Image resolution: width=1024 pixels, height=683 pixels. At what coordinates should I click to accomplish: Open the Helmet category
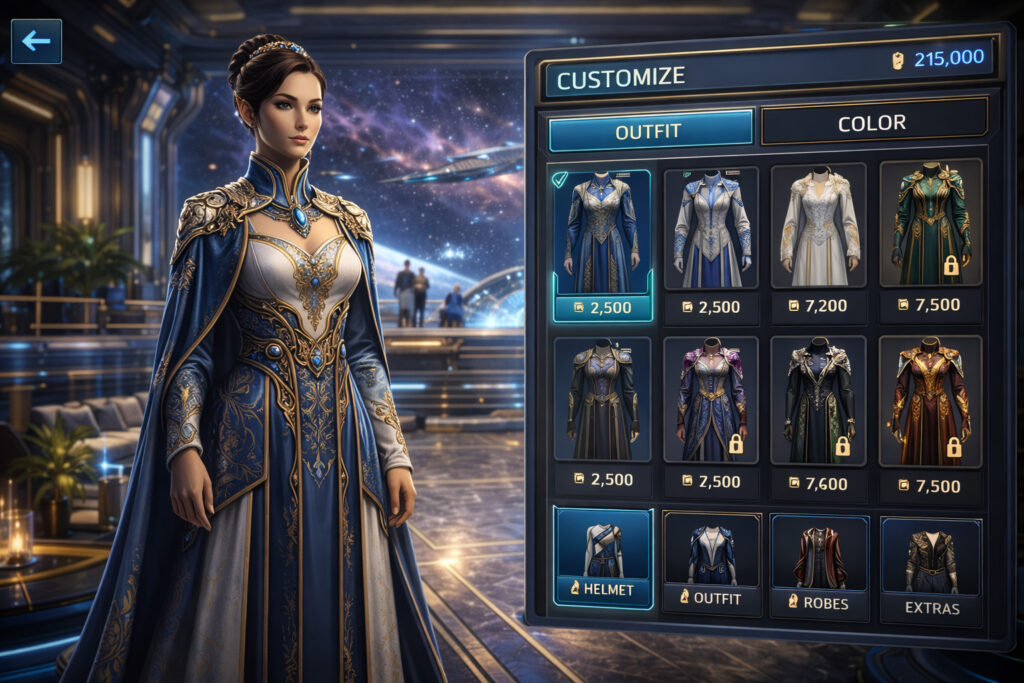click(602, 558)
